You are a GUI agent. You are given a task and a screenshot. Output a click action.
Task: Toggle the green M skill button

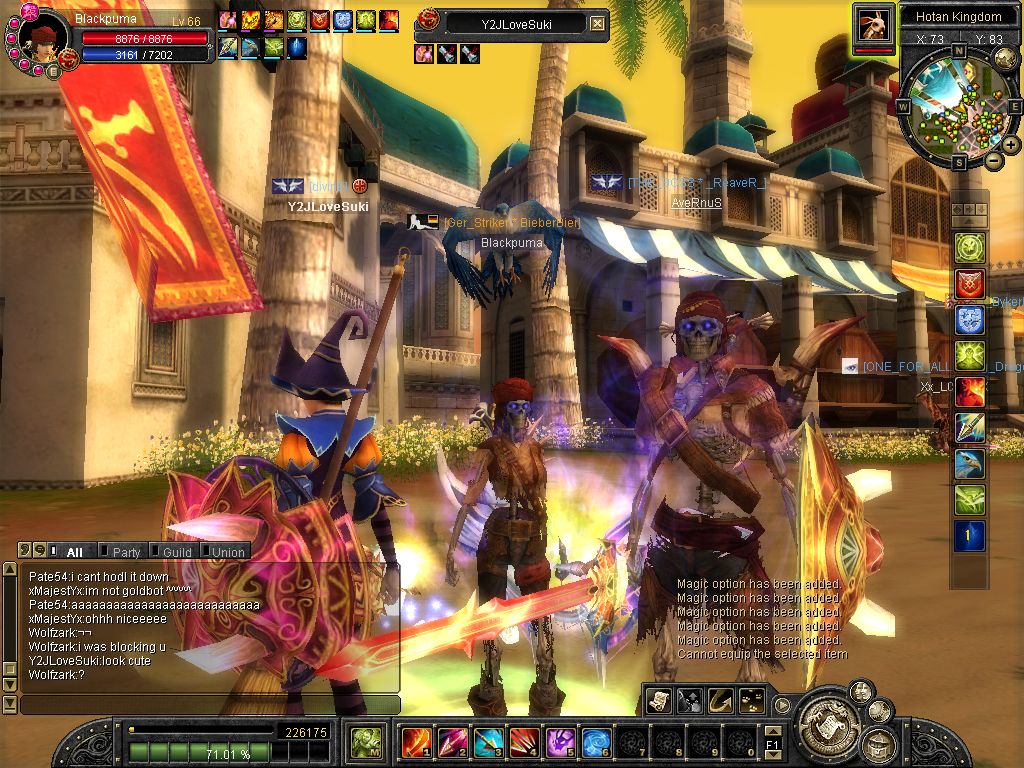pos(365,743)
